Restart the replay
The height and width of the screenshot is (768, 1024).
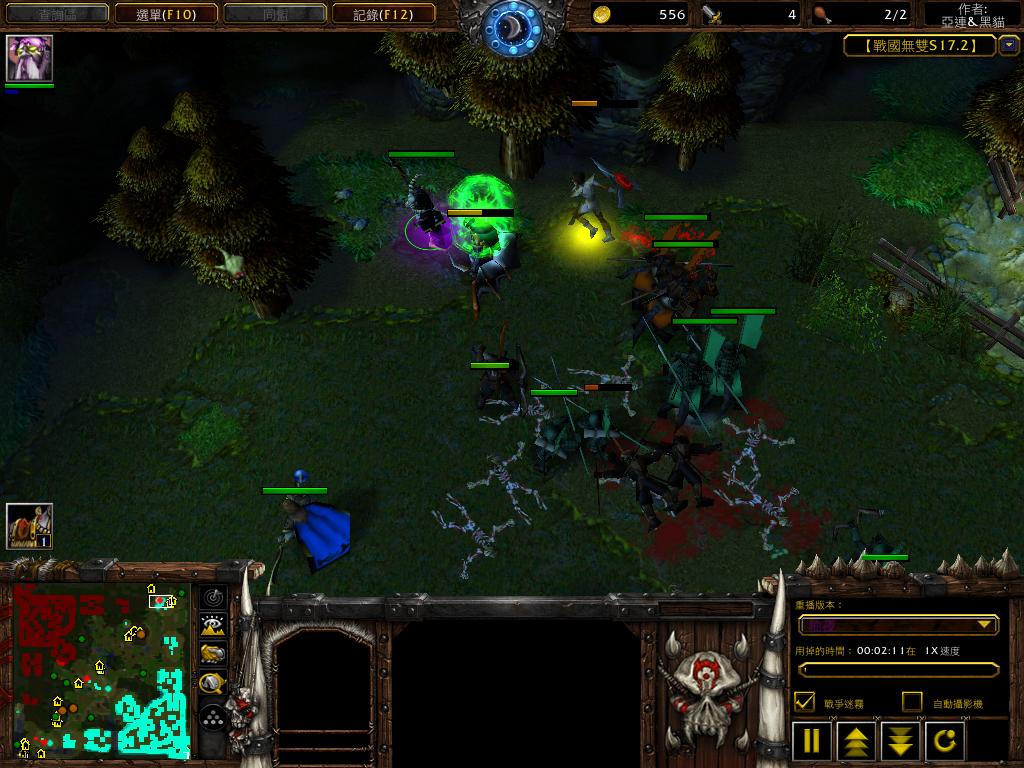pos(946,741)
